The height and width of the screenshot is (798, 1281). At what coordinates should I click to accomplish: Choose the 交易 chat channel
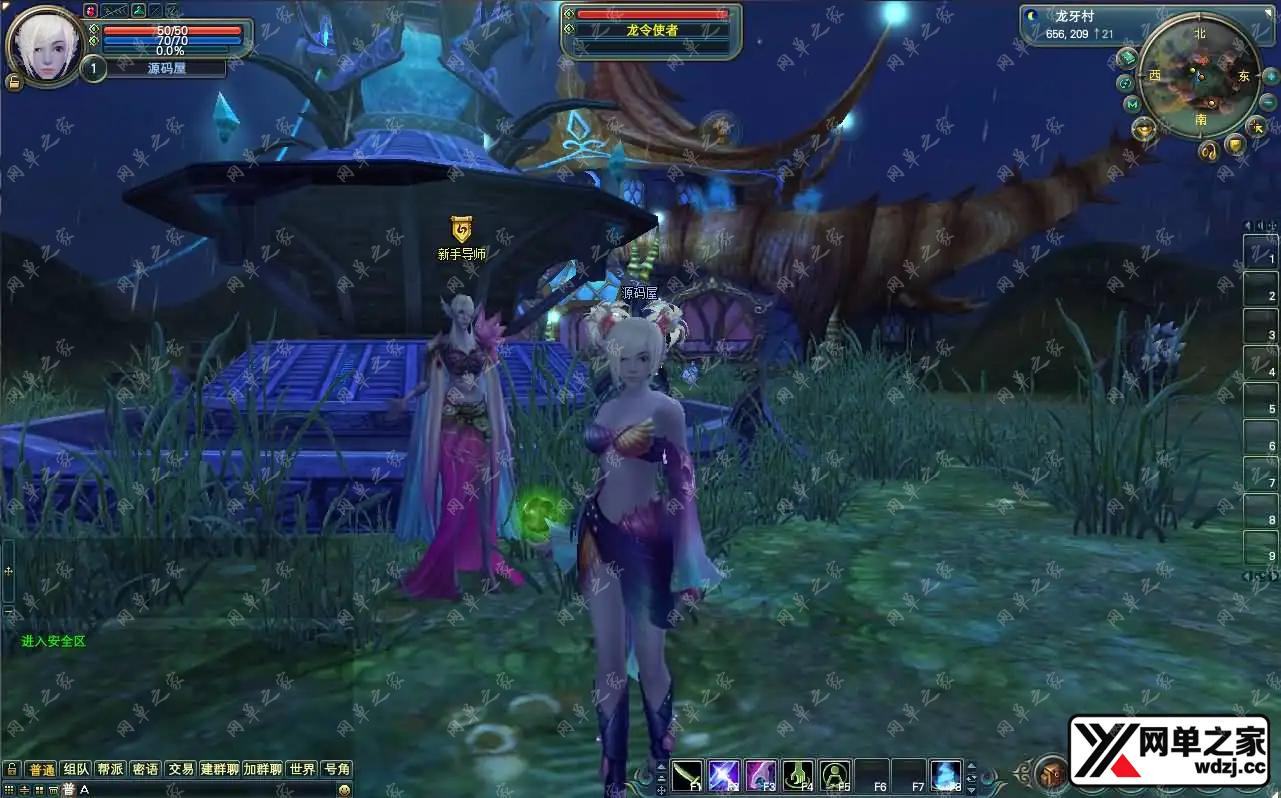(x=180, y=769)
